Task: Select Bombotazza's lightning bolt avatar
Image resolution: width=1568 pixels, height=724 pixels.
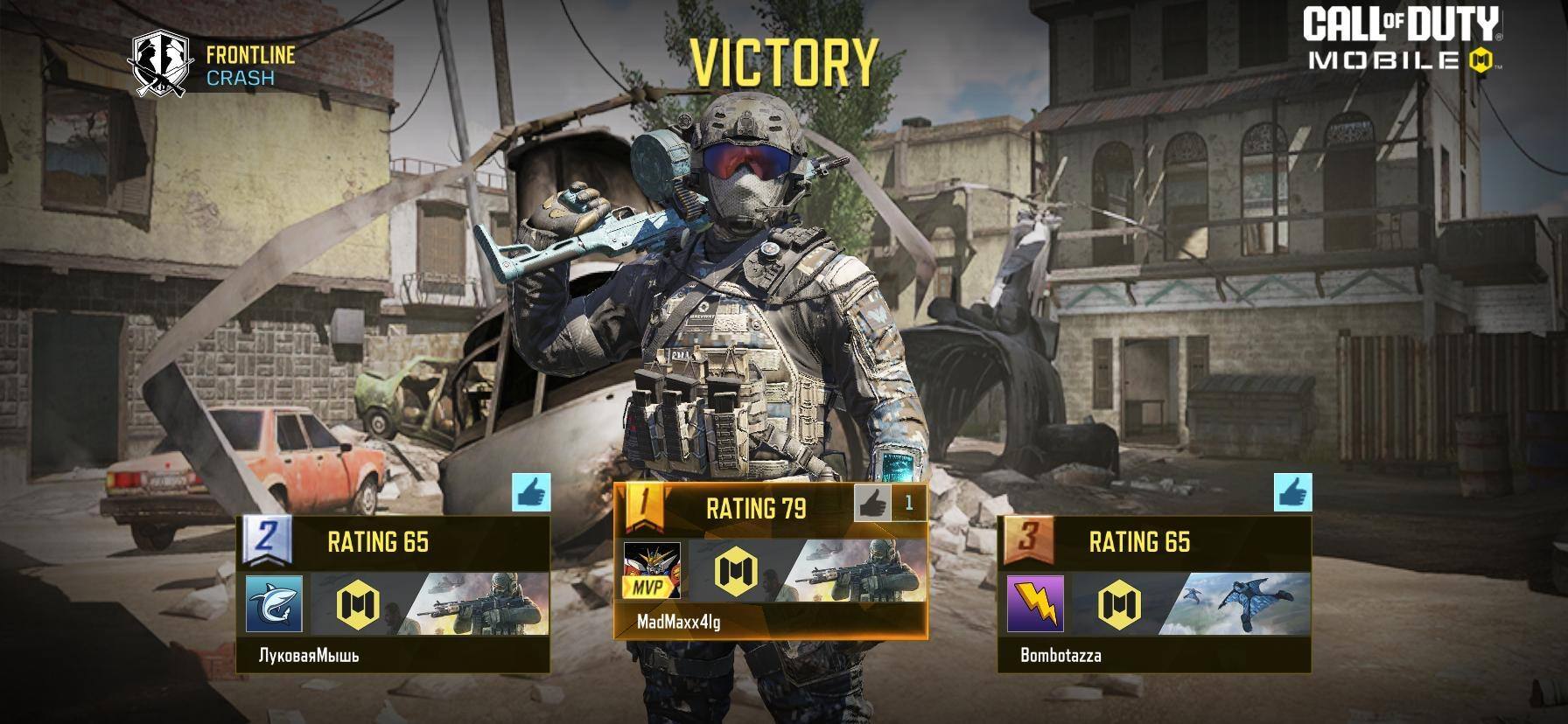Action: point(1035,603)
